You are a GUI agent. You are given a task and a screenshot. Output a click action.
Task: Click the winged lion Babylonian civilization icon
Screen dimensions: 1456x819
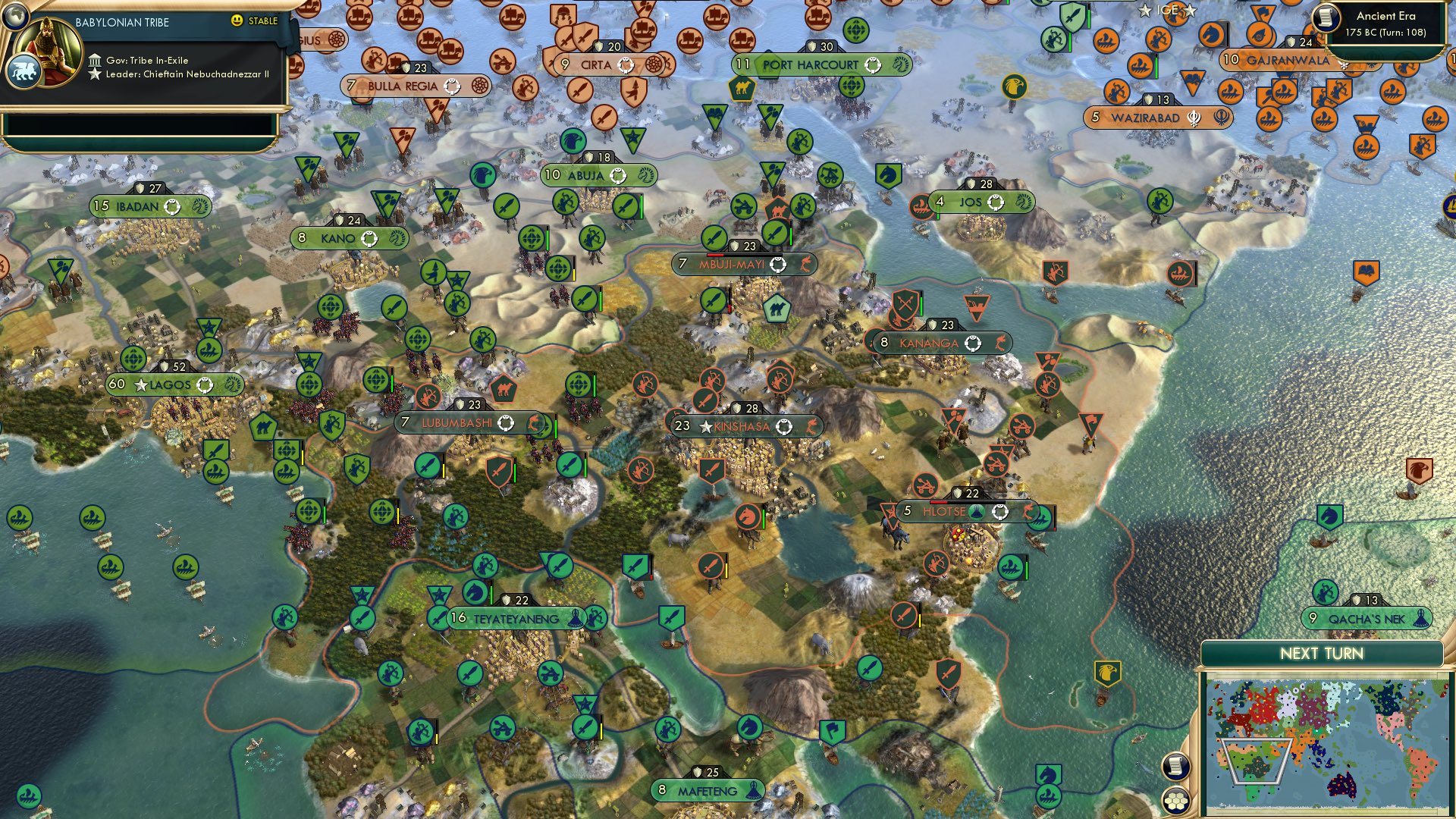(25, 68)
